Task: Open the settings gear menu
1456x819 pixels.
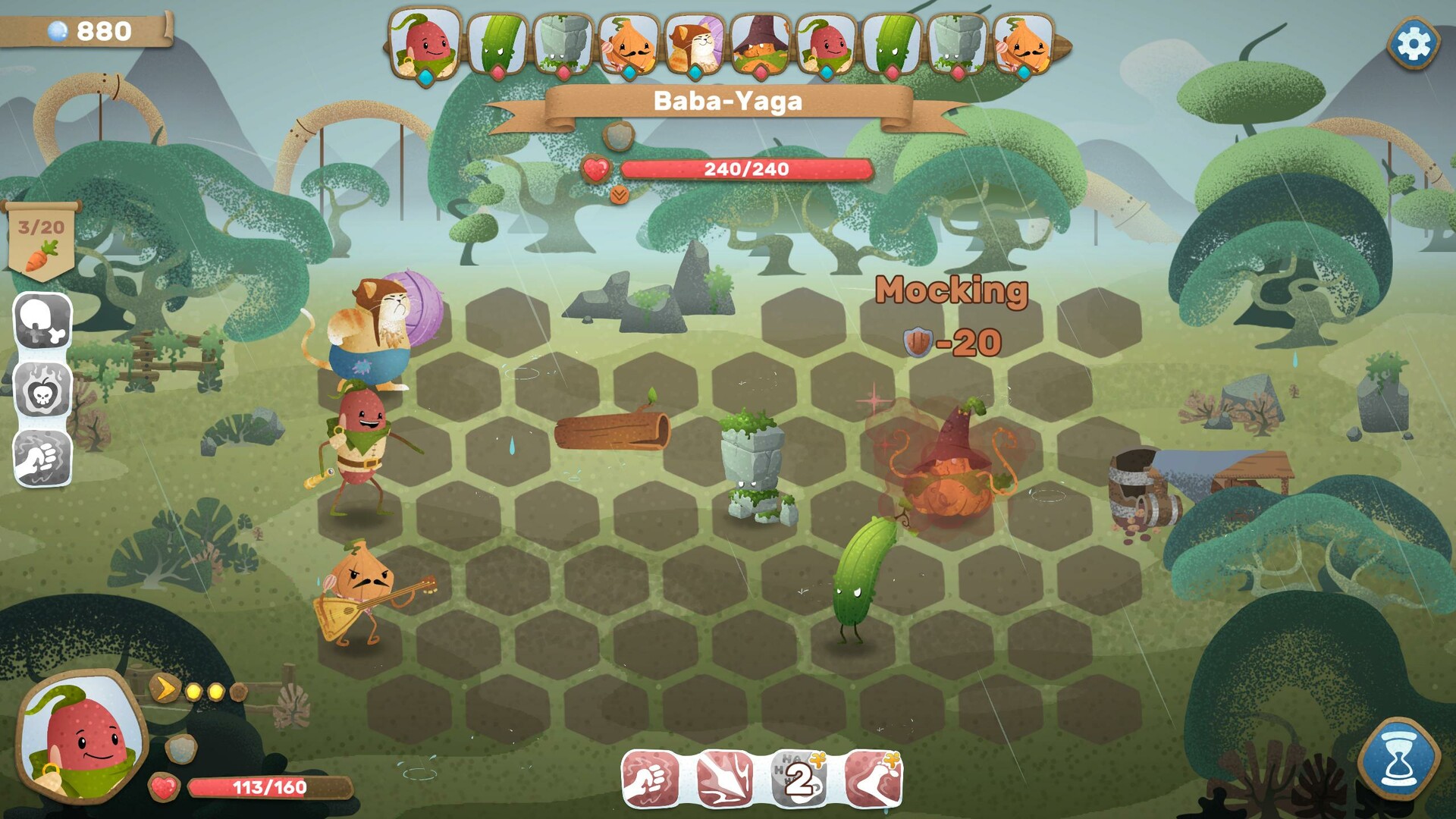Action: coord(1413,44)
